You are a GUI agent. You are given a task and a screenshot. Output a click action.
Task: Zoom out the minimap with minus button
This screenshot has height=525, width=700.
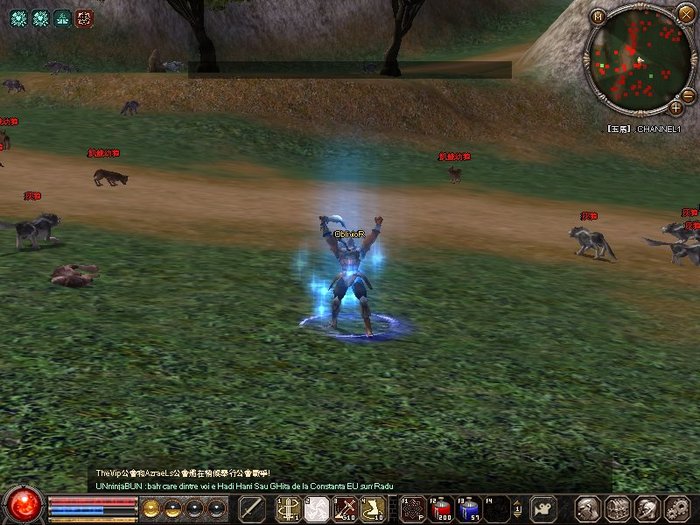click(x=688, y=95)
